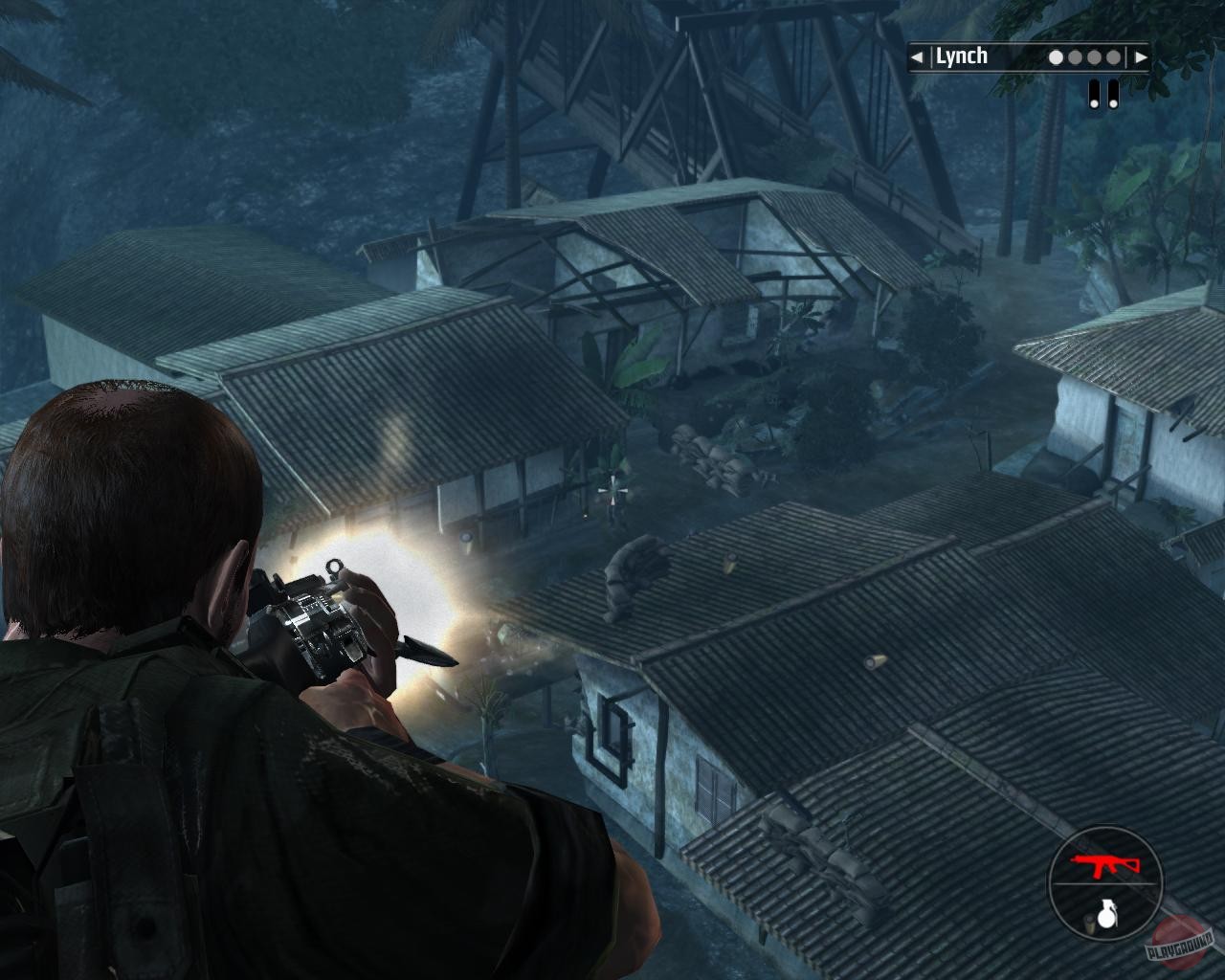Click the right arrow to cycle characters
The image size is (1225, 980).
tap(1143, 56)
